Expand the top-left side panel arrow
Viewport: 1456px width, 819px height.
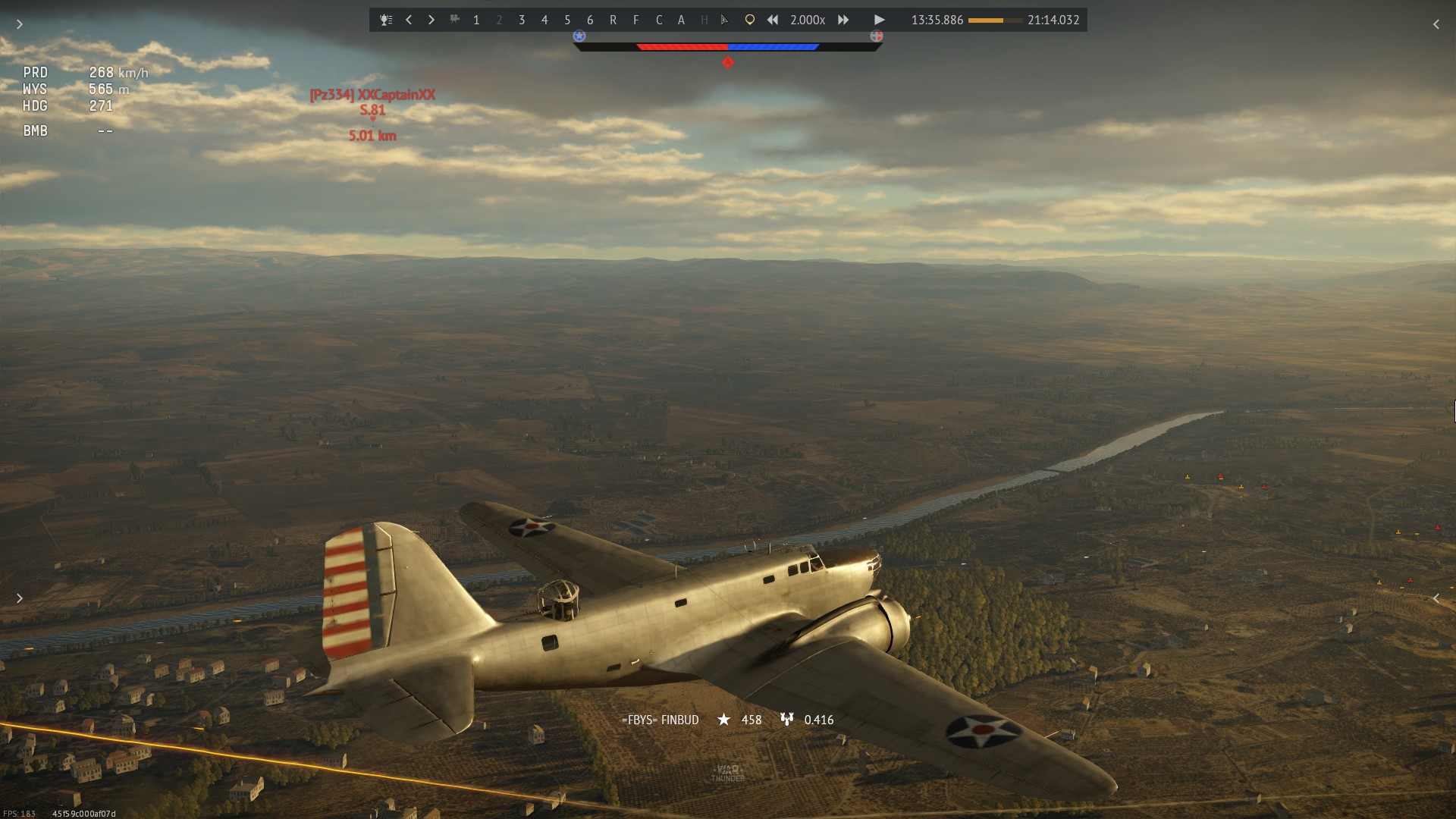click(20, 24)
